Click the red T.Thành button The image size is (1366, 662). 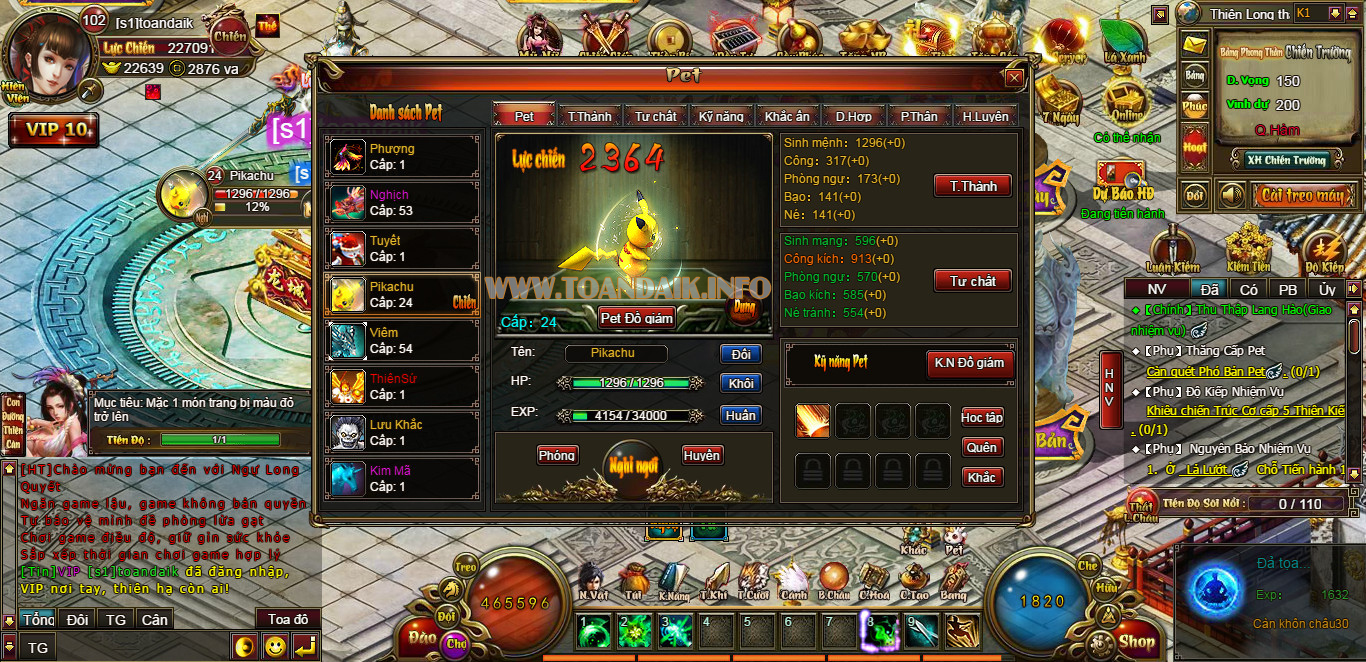[x=973, y=186]
